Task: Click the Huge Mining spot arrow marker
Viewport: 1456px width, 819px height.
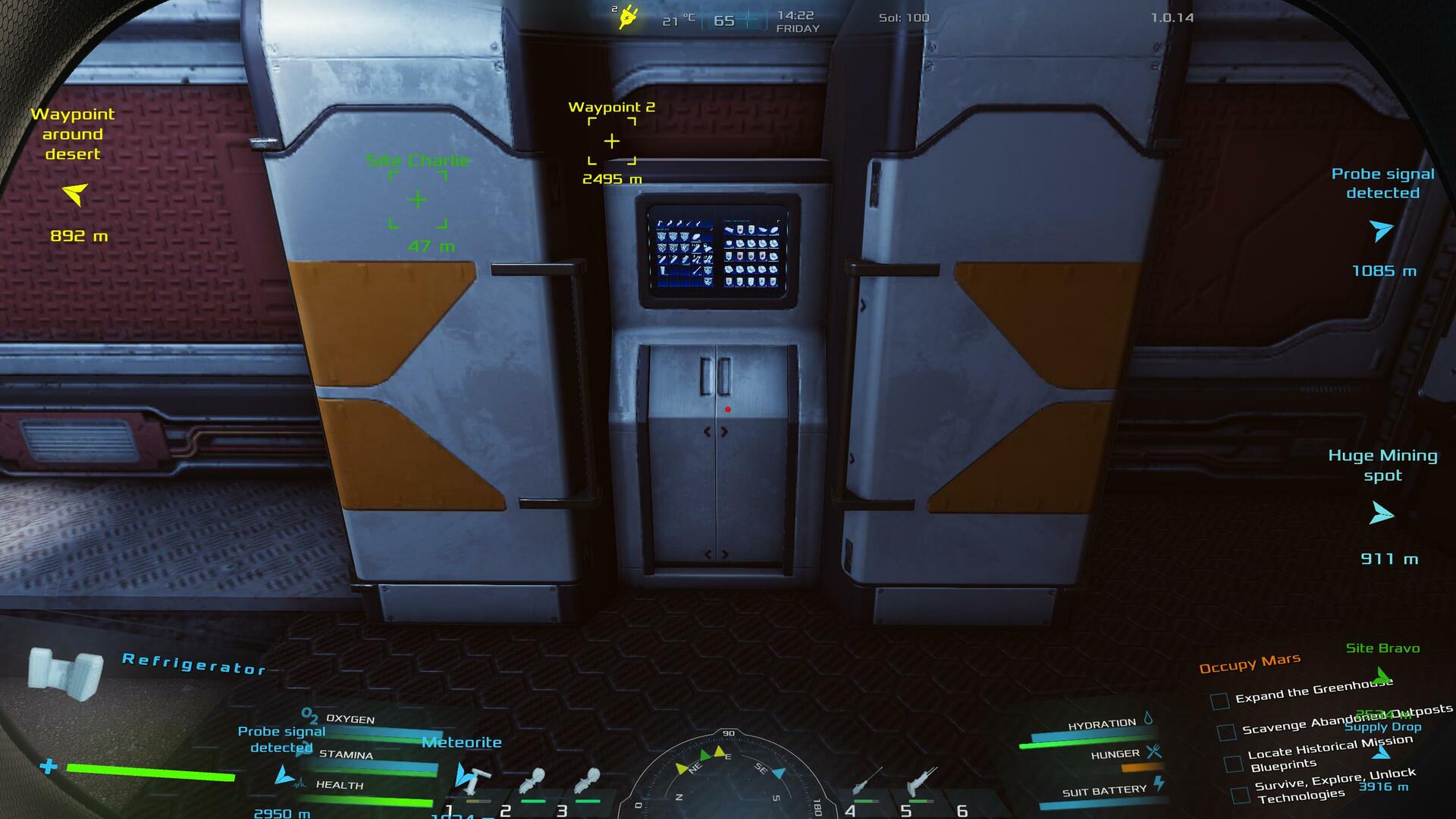Action: 1381,514
